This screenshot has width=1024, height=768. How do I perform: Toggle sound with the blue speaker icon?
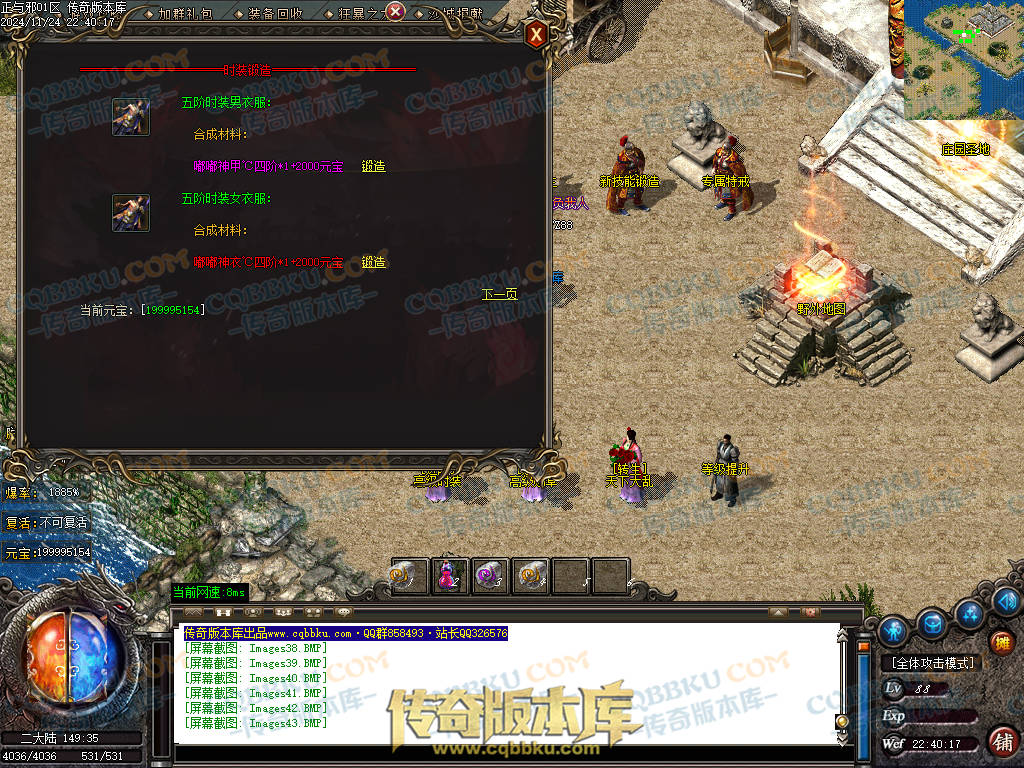pyautogui.click(x=1006, y=601)
